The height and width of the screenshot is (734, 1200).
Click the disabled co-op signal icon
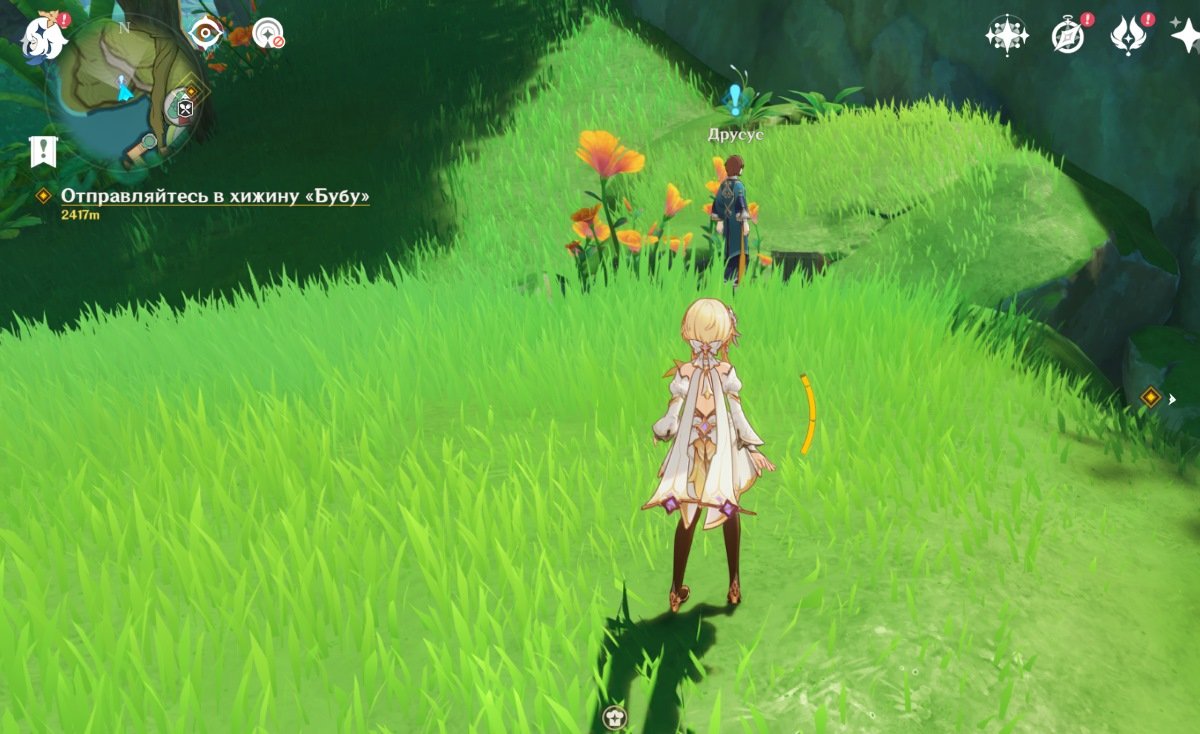coord(267,34)
